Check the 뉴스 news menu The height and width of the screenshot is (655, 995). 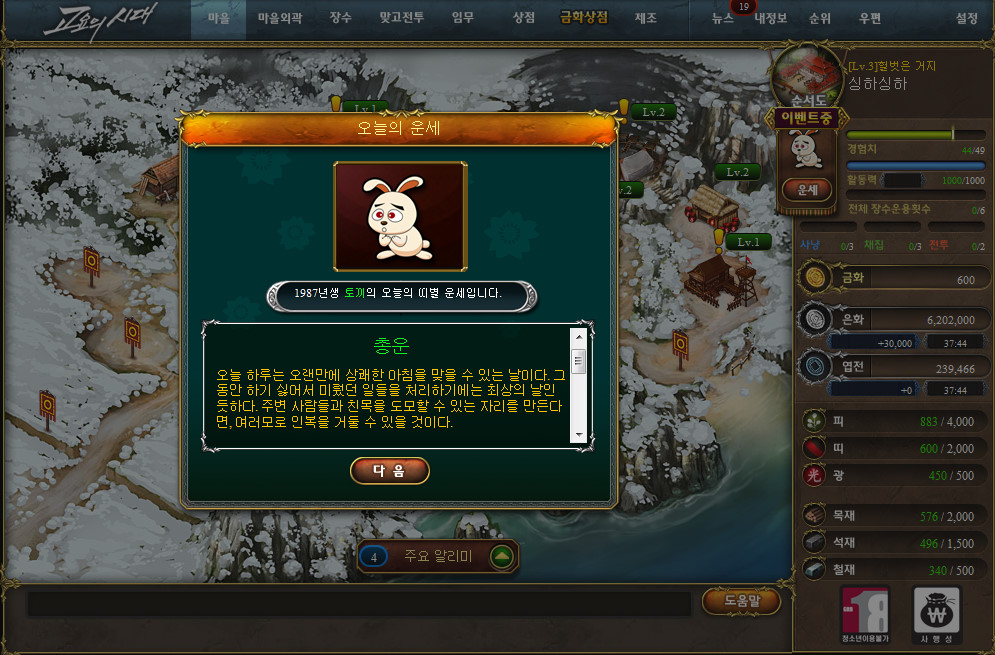coord(723,19)
